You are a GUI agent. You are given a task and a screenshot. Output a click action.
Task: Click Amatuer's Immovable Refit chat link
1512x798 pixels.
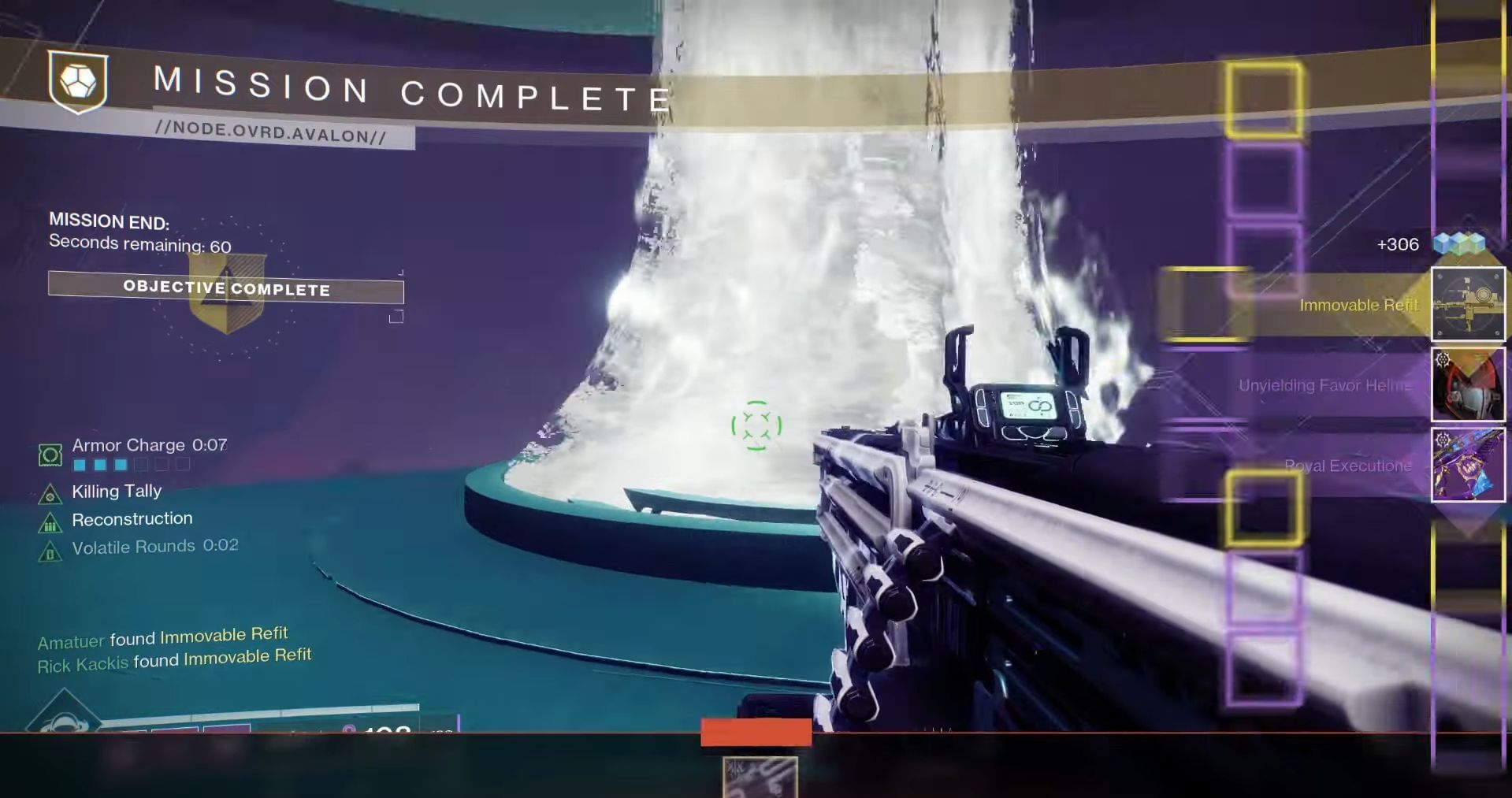pyautogui.click(x=224, y=633)
